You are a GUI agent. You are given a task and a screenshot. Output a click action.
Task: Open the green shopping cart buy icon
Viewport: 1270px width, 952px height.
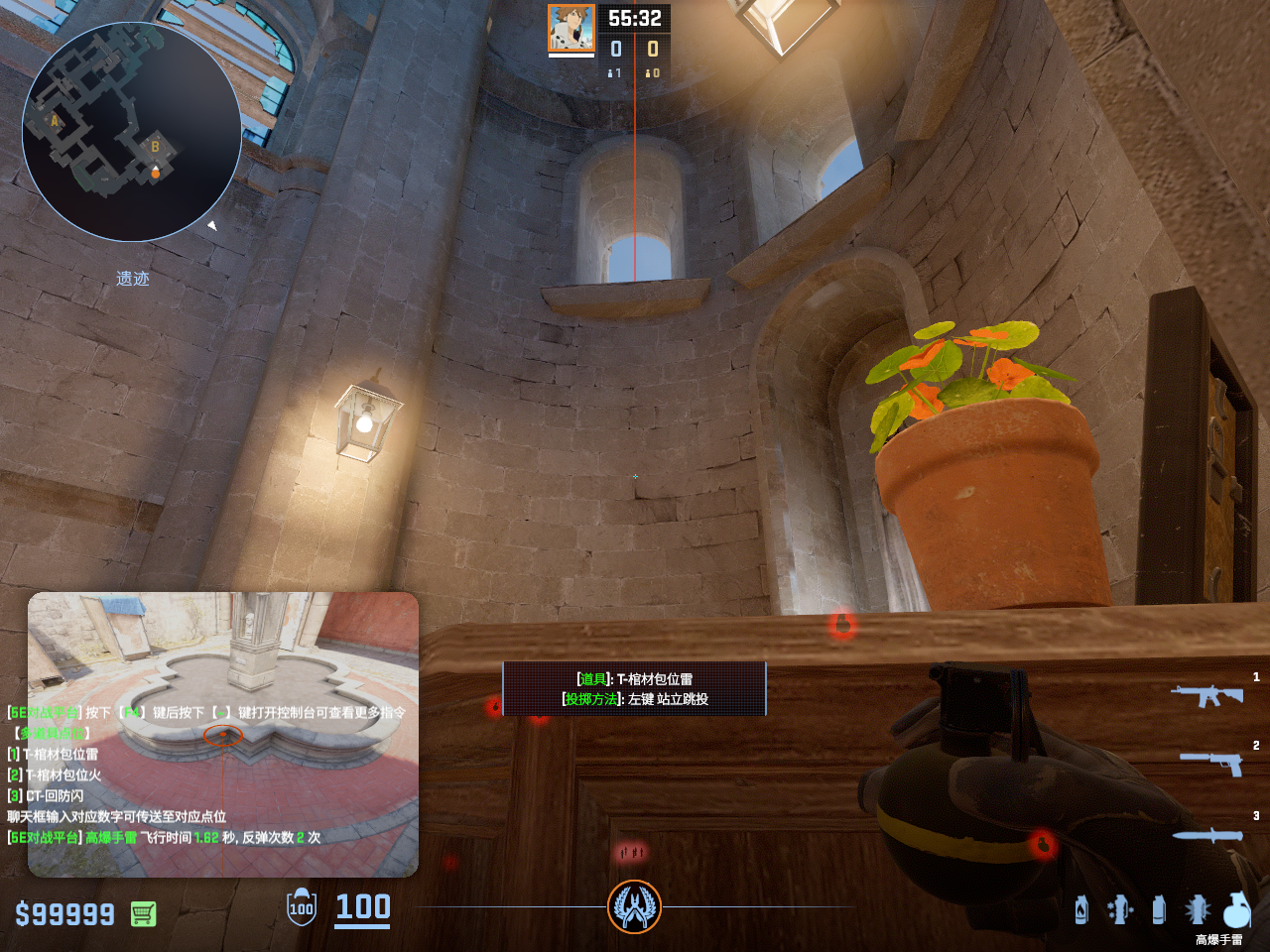[143, 913]
